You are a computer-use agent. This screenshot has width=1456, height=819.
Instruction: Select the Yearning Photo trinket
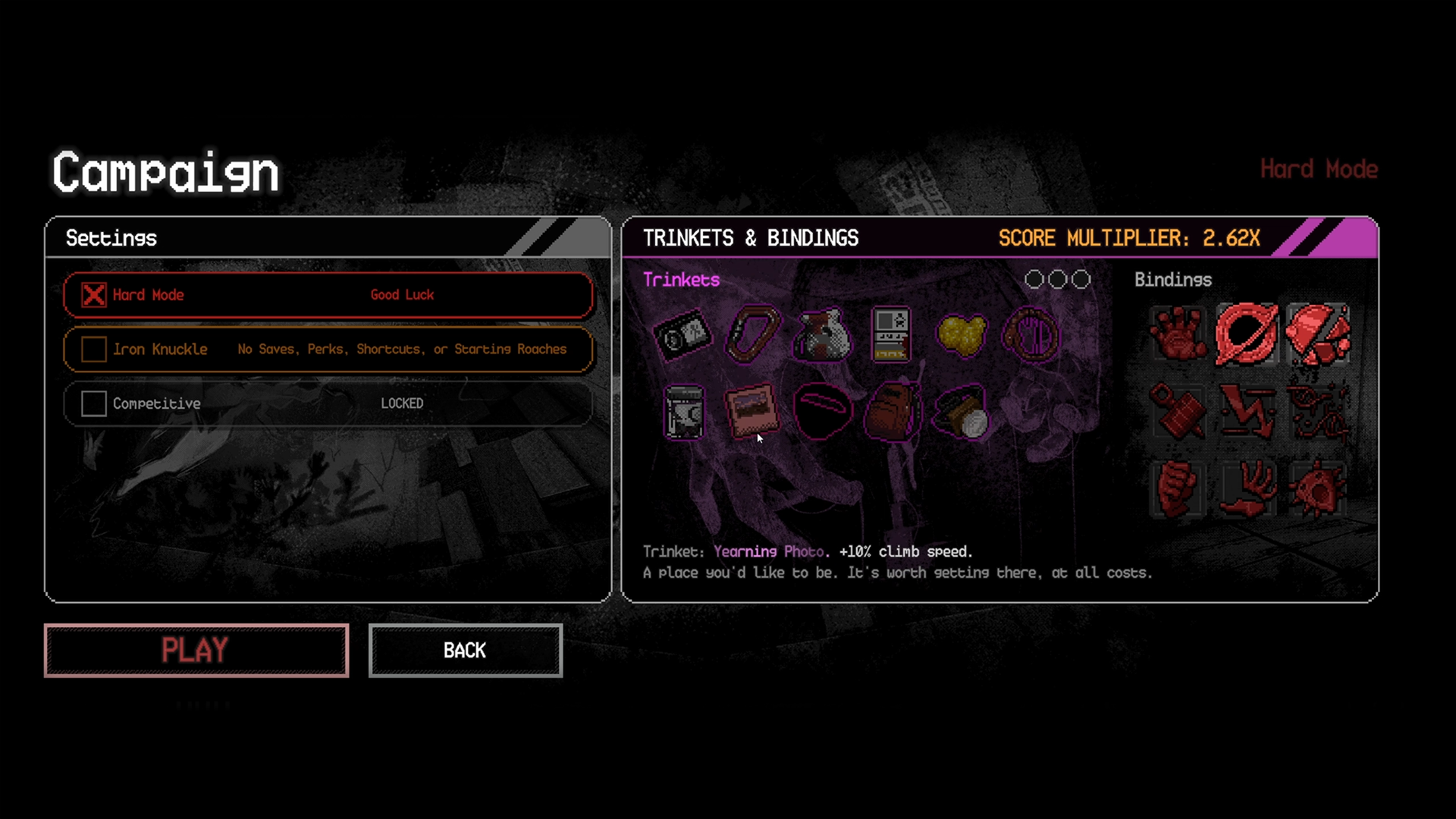pos(752,410)
